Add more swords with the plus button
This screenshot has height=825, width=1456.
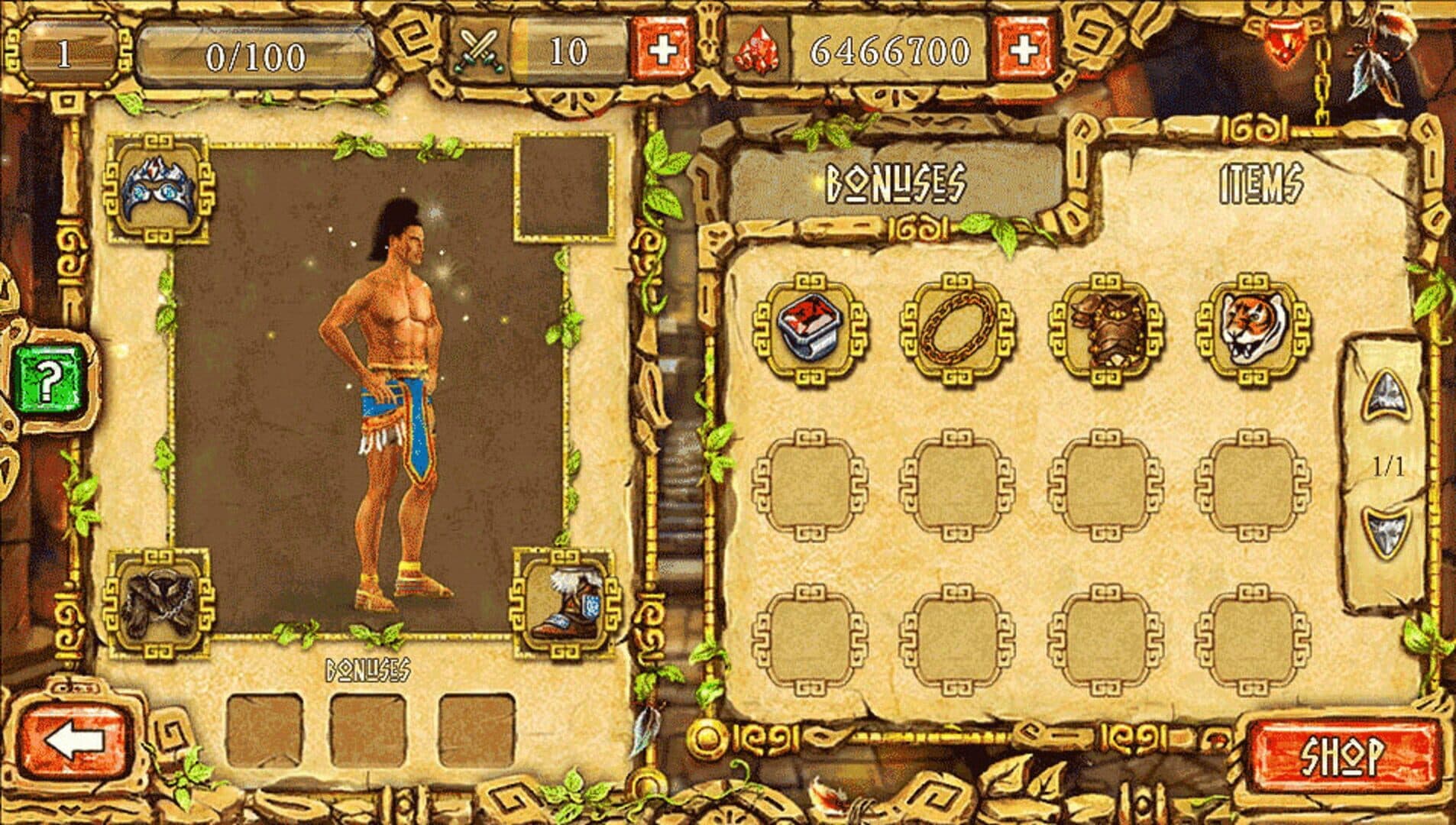tap(662, 50)
